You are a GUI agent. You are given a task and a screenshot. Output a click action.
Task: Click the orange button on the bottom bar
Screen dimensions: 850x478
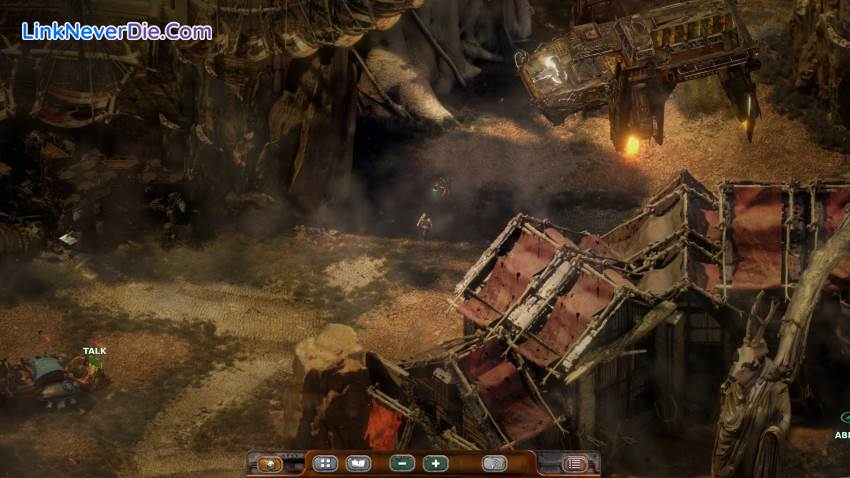(268, 464)
